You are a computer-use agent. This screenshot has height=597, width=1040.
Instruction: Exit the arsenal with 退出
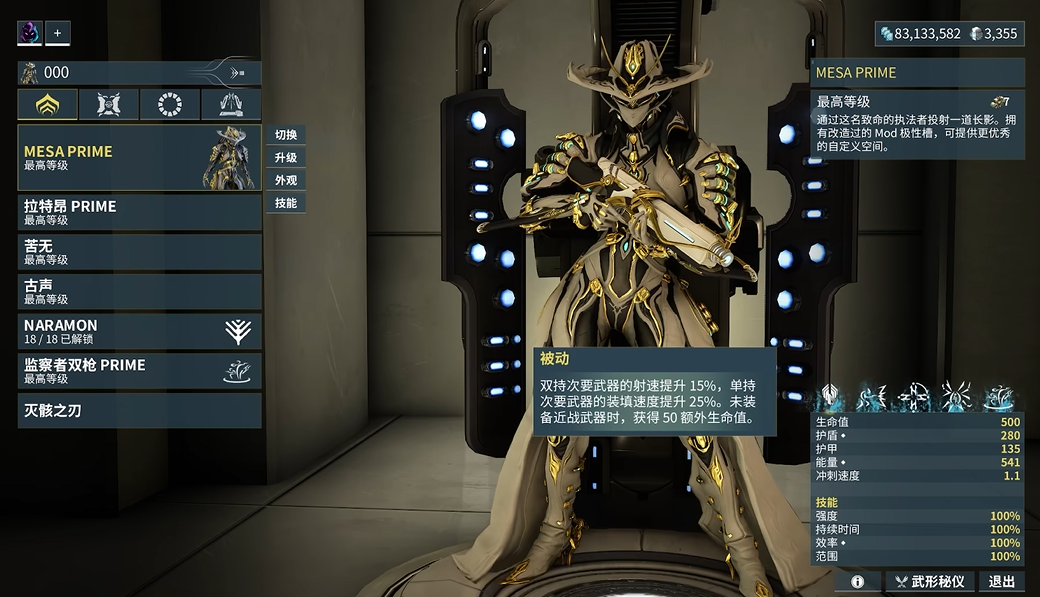coord(1001,581)
